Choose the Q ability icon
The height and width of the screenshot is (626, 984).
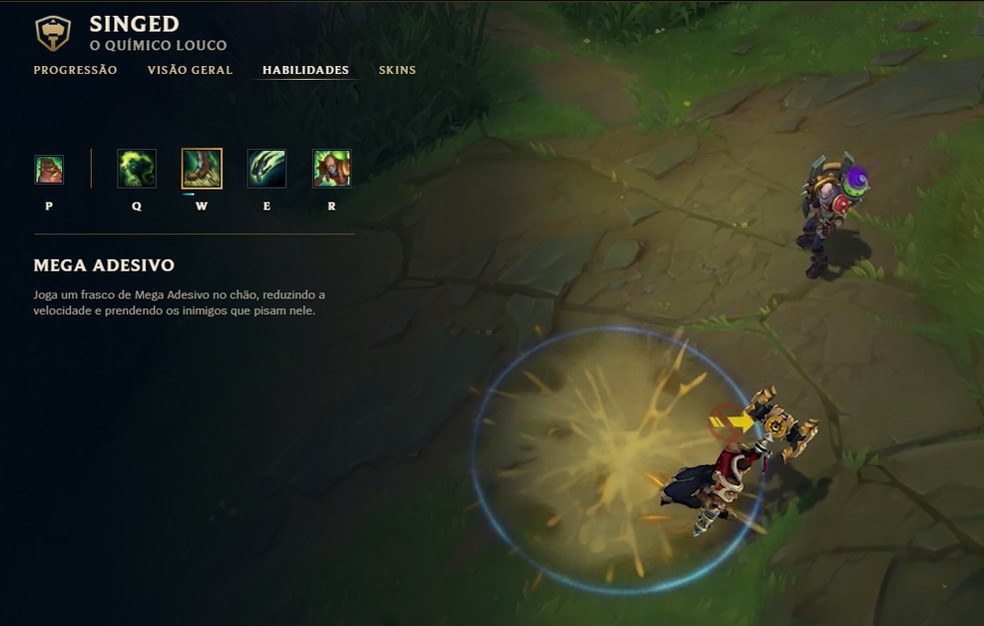[136, 169]
